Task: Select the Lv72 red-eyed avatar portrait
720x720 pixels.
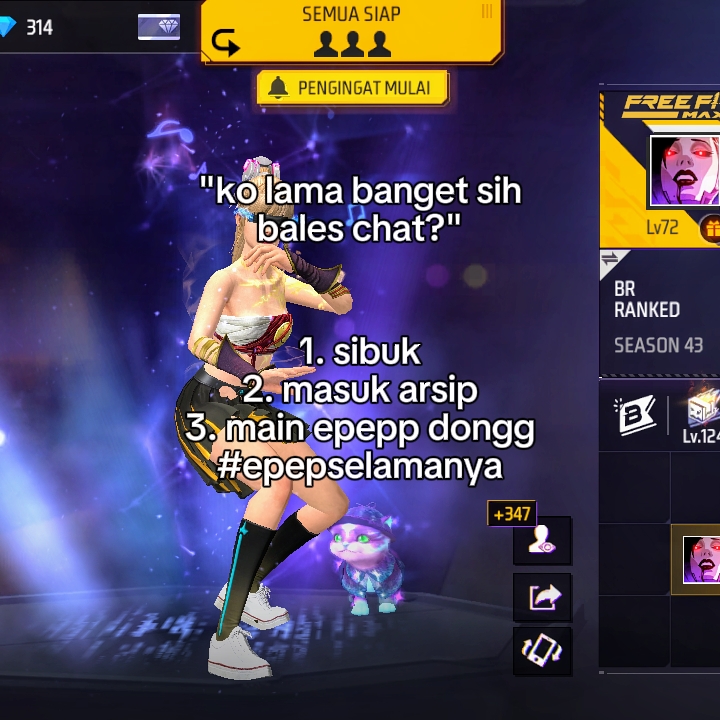Action: coord(686,172)
